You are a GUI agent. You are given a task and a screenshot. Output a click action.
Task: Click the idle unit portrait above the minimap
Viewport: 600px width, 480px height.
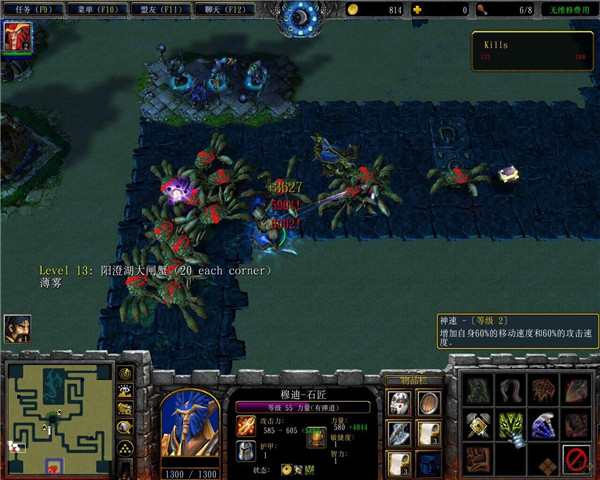[17, 327]
